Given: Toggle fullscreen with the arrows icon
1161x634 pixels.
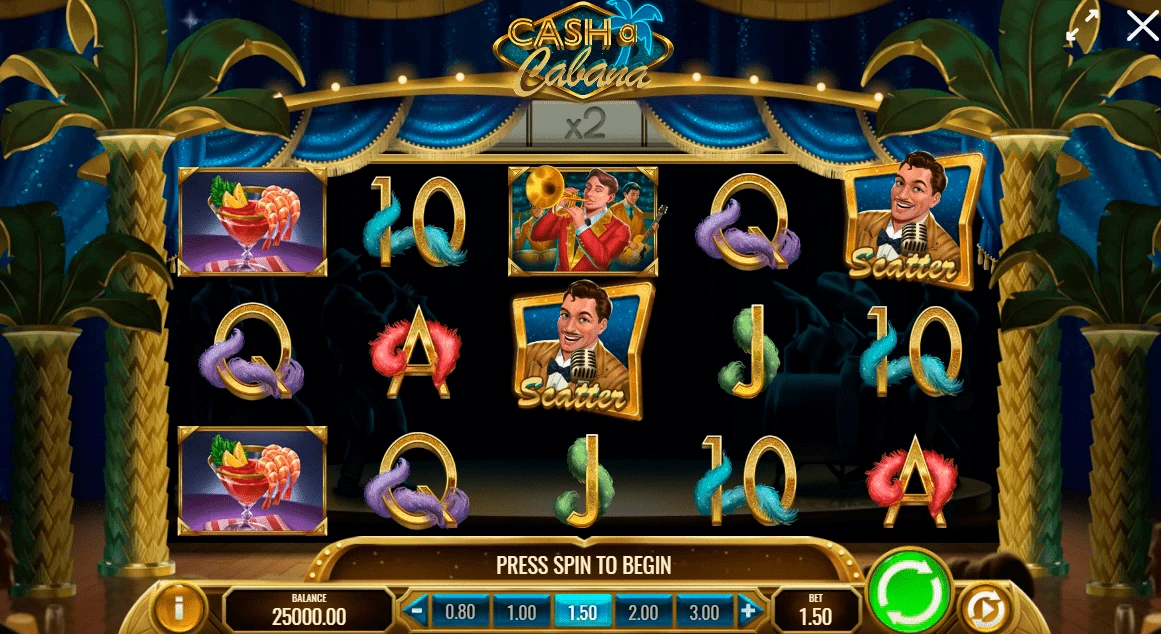Looking at the screenshot, I should (1081, 26).
